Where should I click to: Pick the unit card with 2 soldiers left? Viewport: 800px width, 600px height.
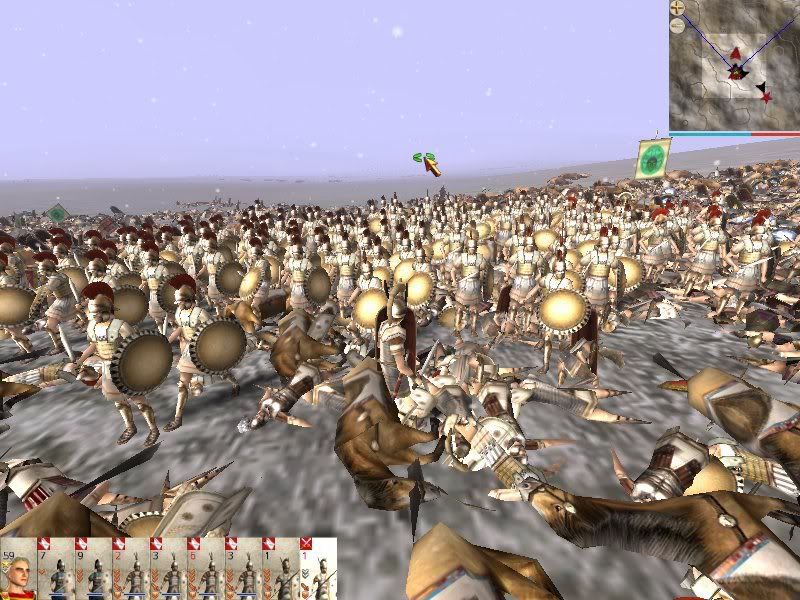pyautogui.click(x=131, y=572)
